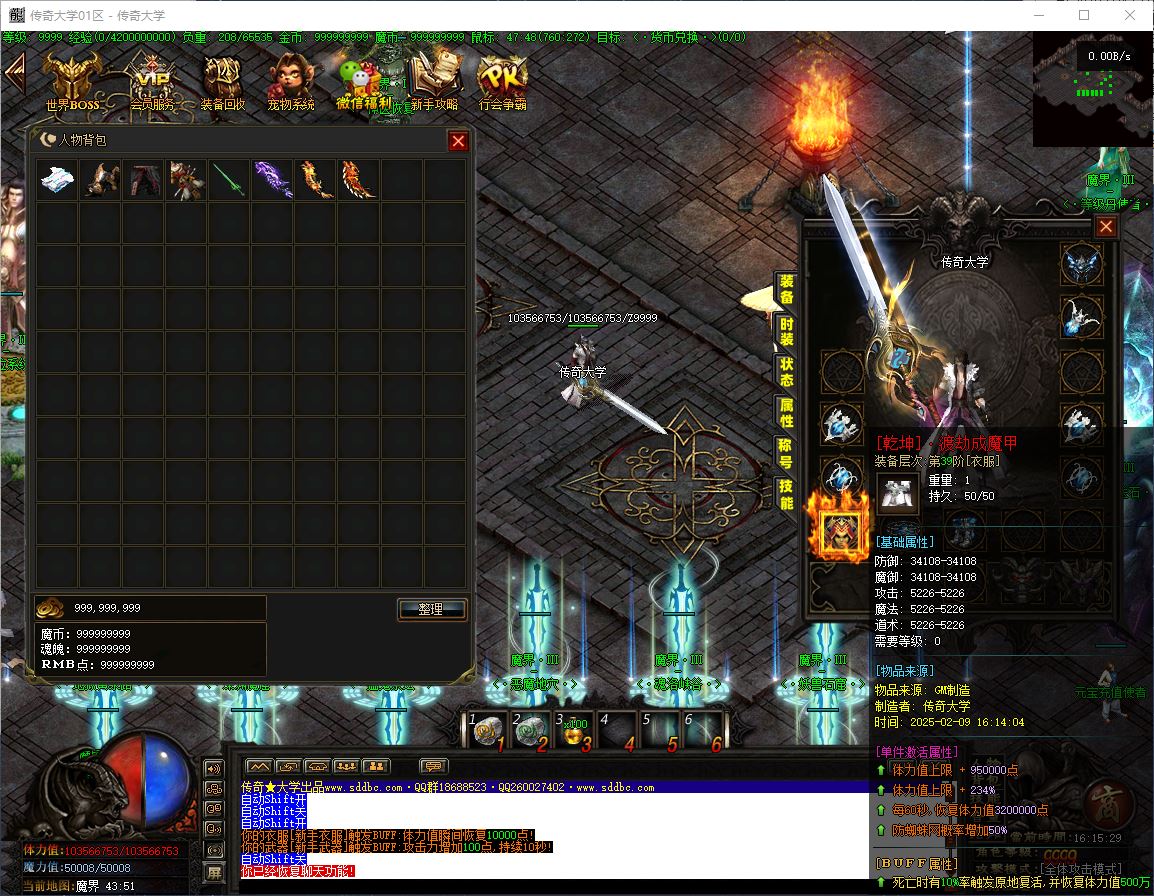Viewport: 1154px width, 896px height.
Task: Close the character equipment panel
Action: [1105, 227]
